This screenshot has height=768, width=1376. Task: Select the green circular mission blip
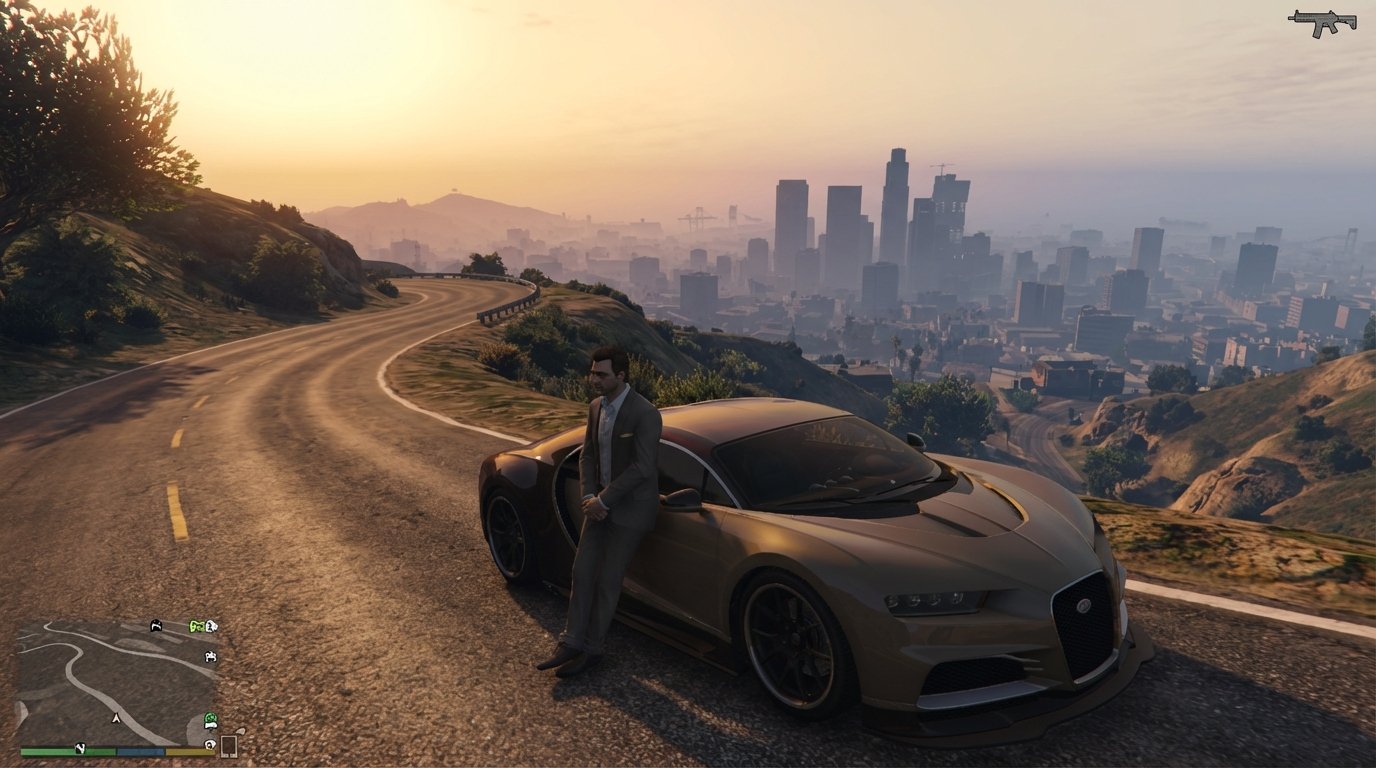(x=211, y=717)
